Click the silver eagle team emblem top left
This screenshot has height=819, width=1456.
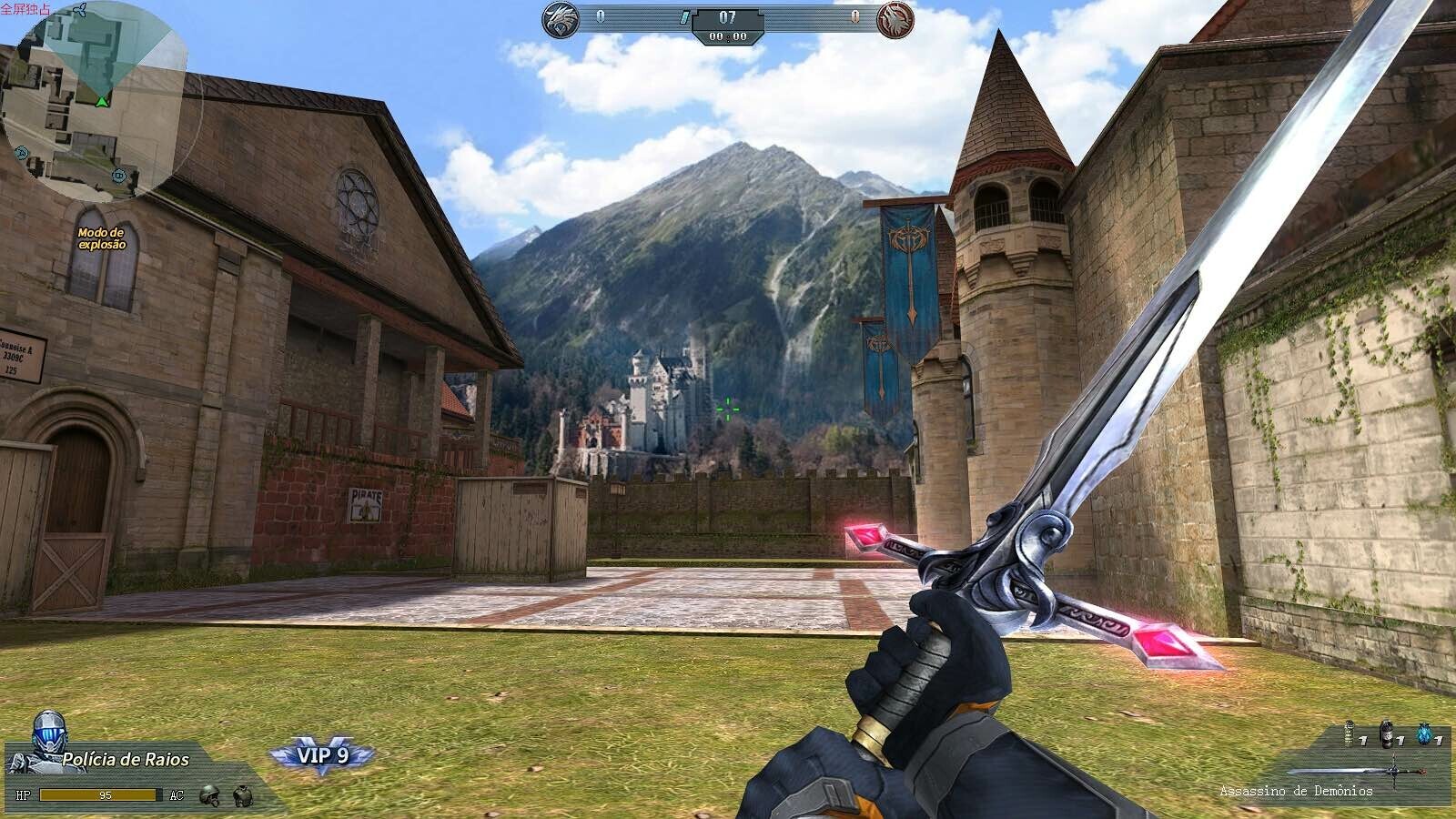pos(559,18)
